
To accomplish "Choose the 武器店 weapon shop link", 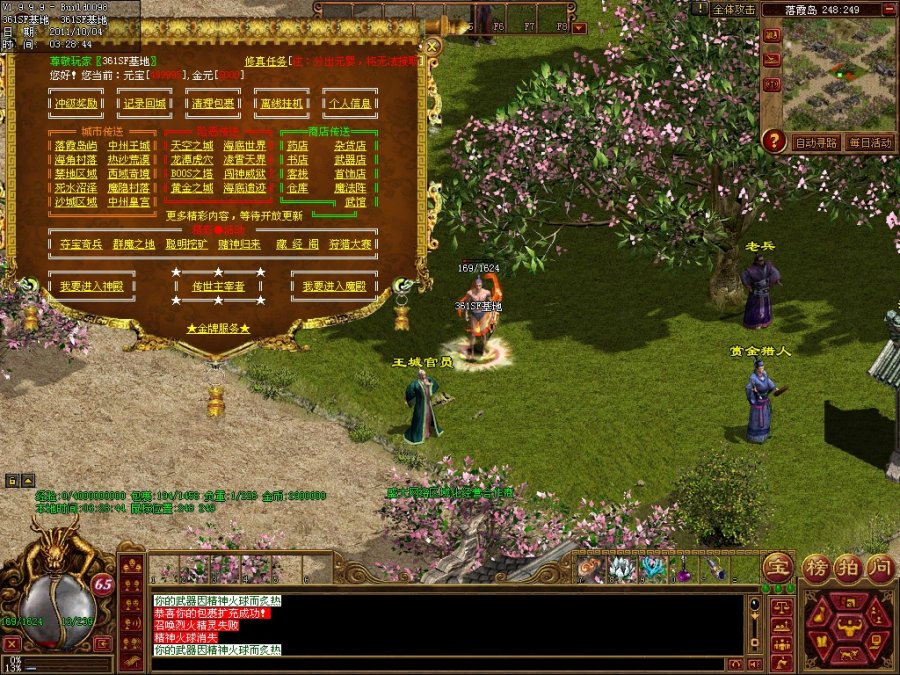I will tap(350, 160).
